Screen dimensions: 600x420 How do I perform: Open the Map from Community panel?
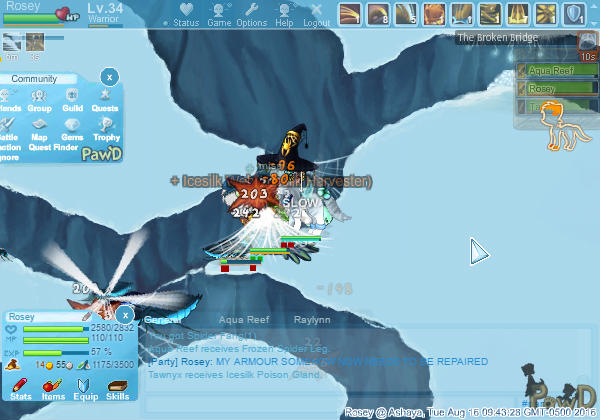point(40,131)
